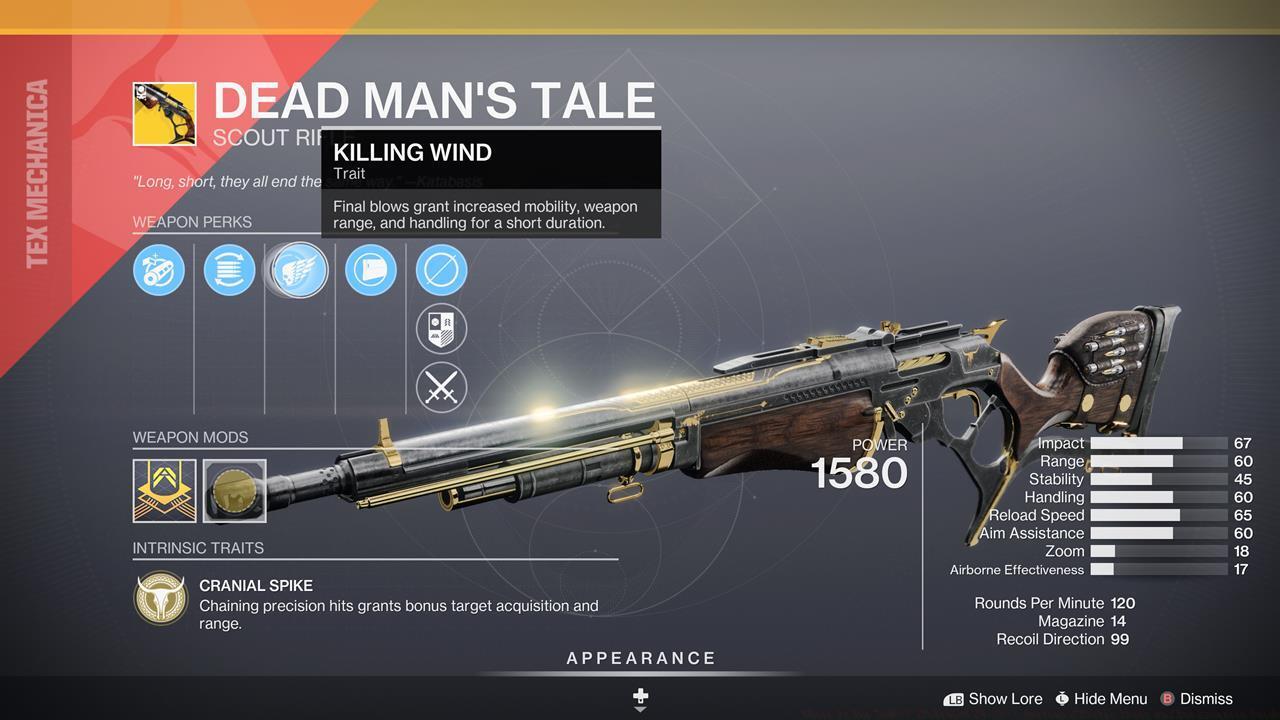Select the barrel perk icon

(x=159, y=270)
